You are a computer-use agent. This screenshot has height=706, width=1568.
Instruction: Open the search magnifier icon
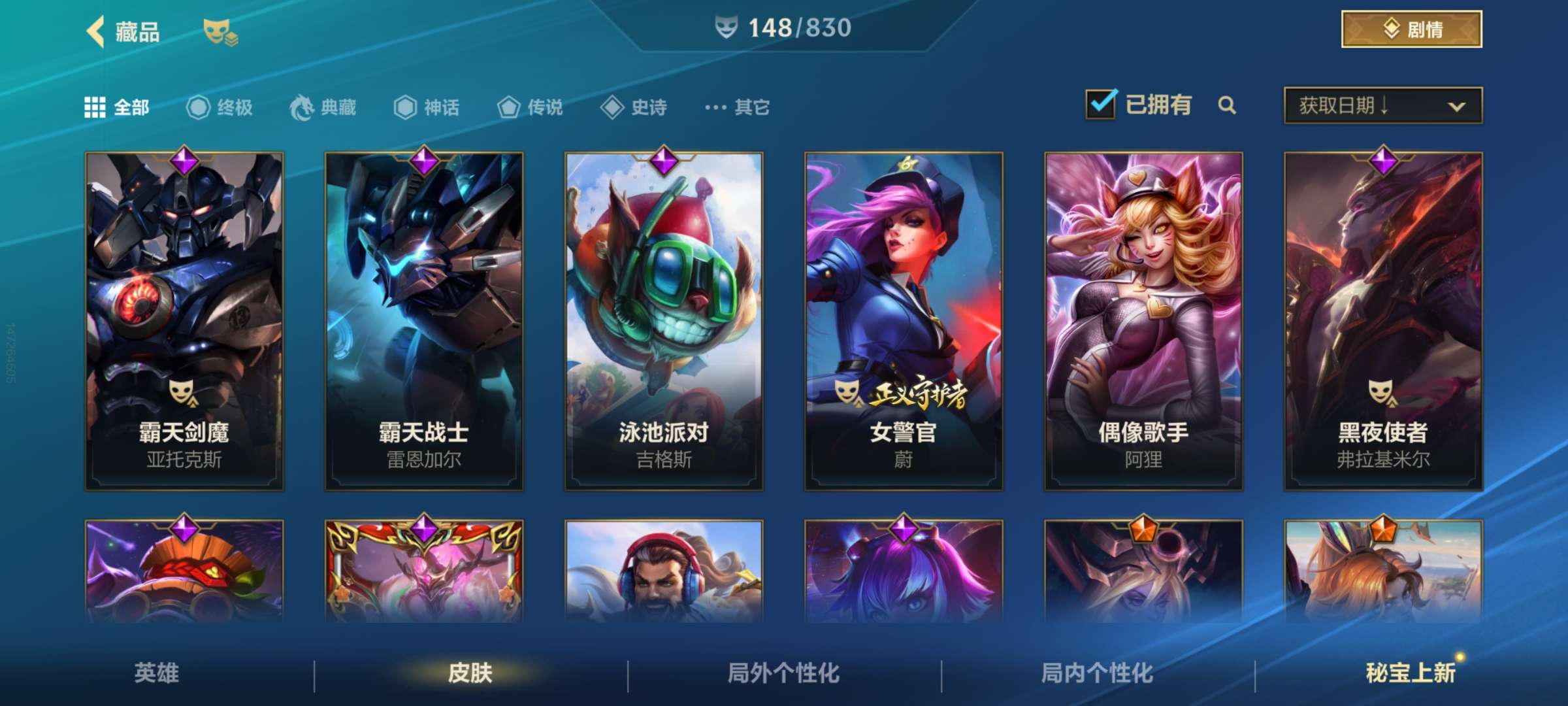1227,105
